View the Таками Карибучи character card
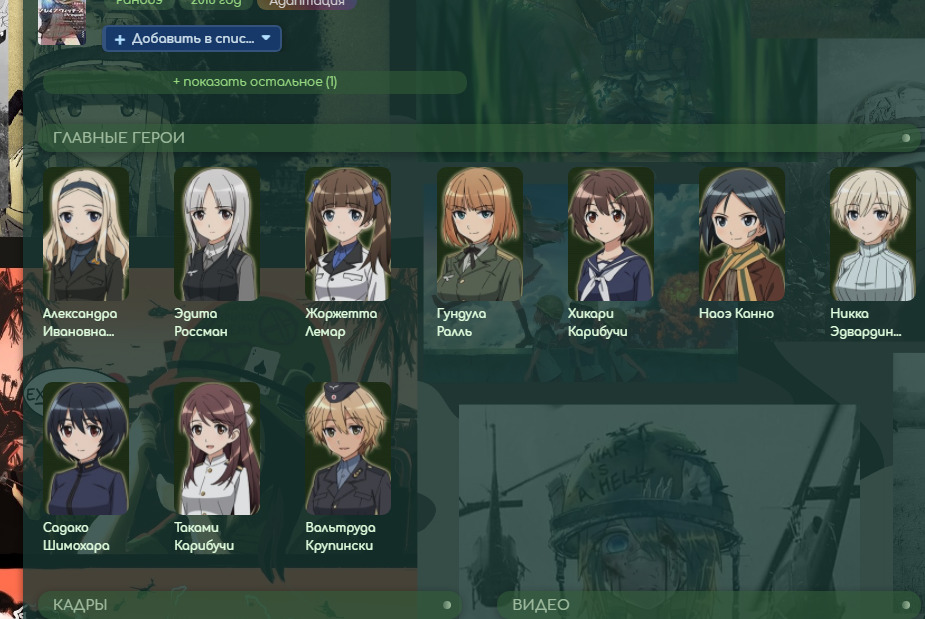 coord(217,448)
